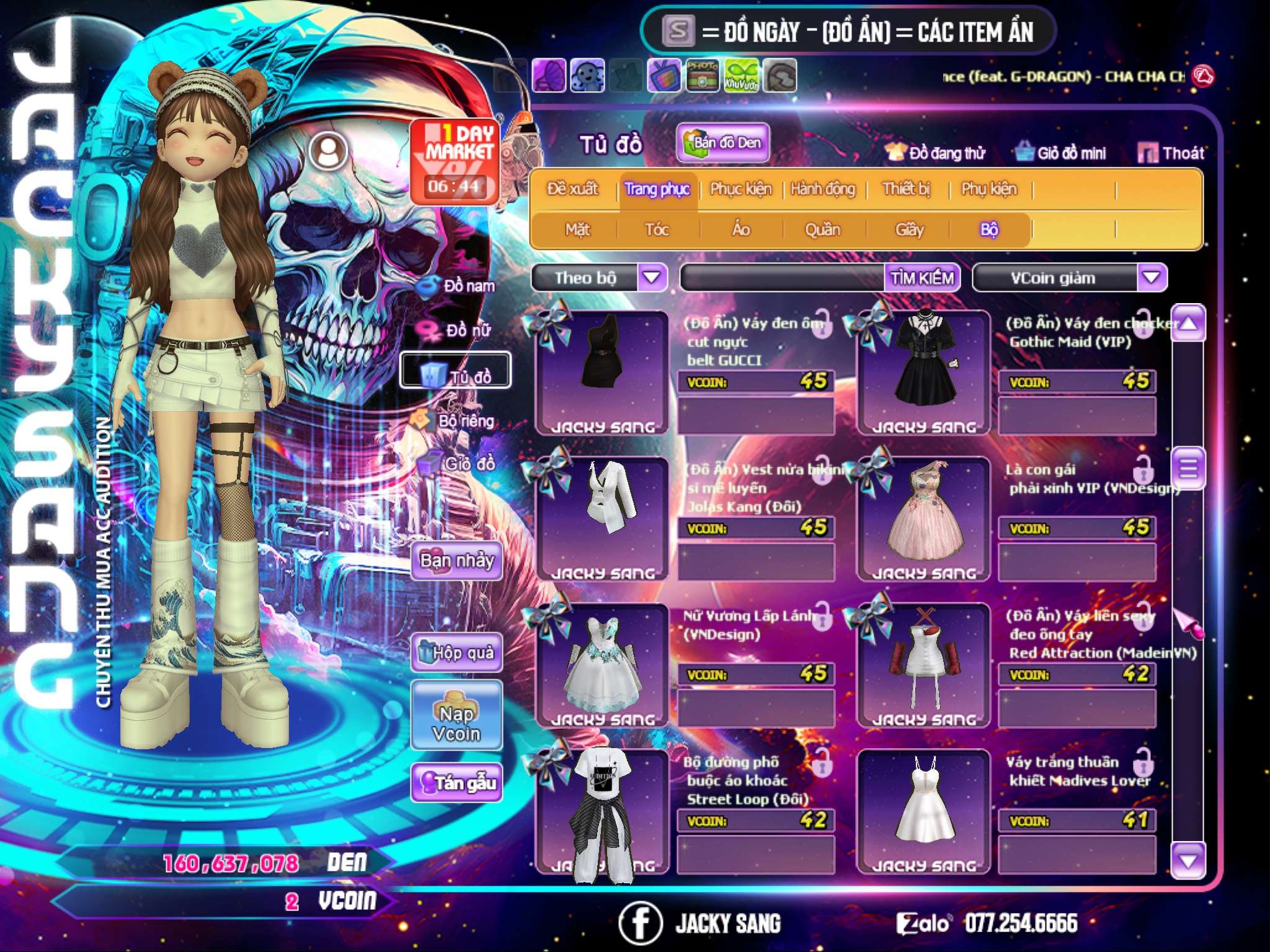1270x952 pixels.
Task: Open the Bán đồ Den shop button
Action: (x=722, y=143)
